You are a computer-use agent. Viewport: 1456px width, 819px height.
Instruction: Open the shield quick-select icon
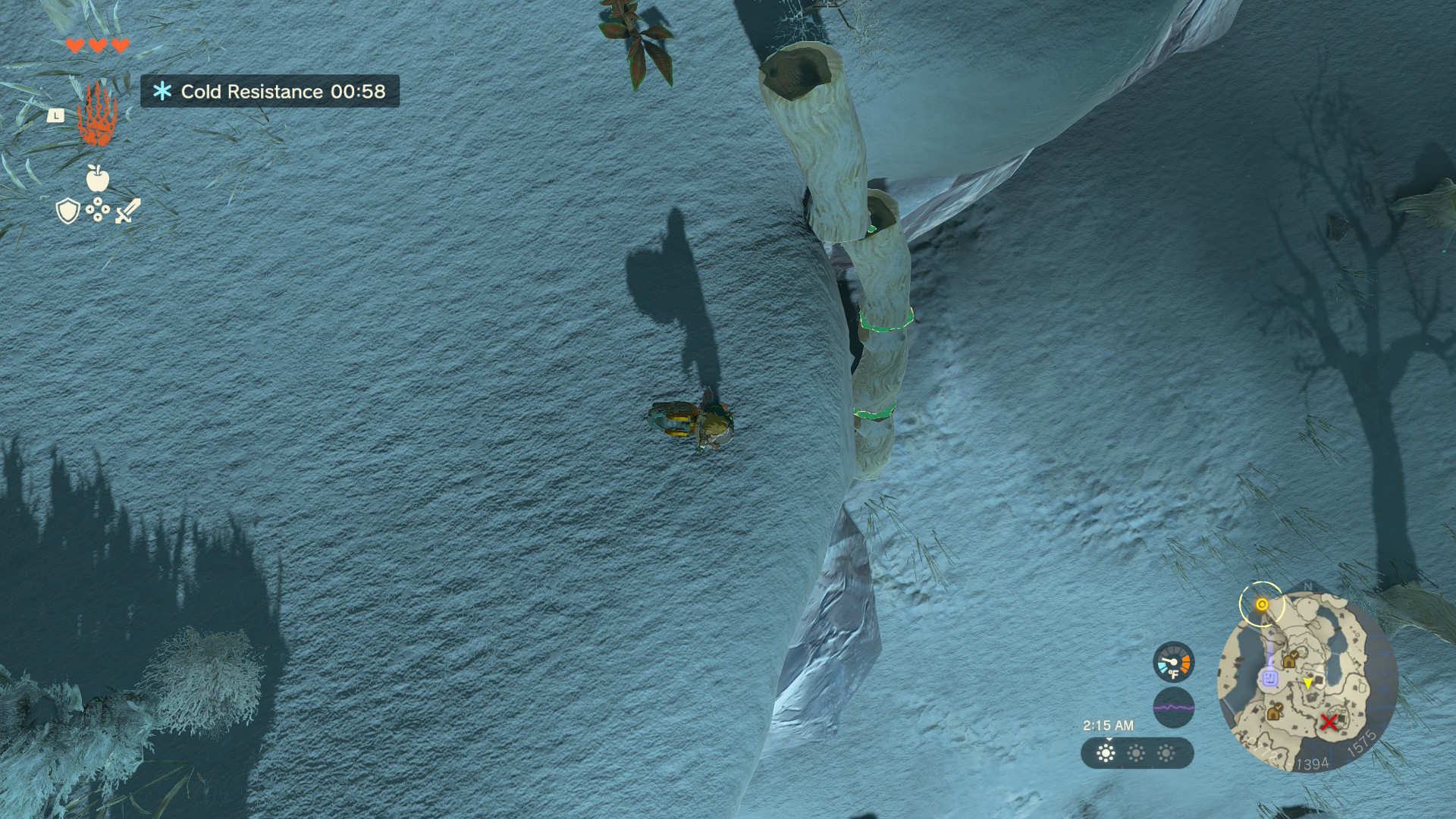(x=68, y=211)
